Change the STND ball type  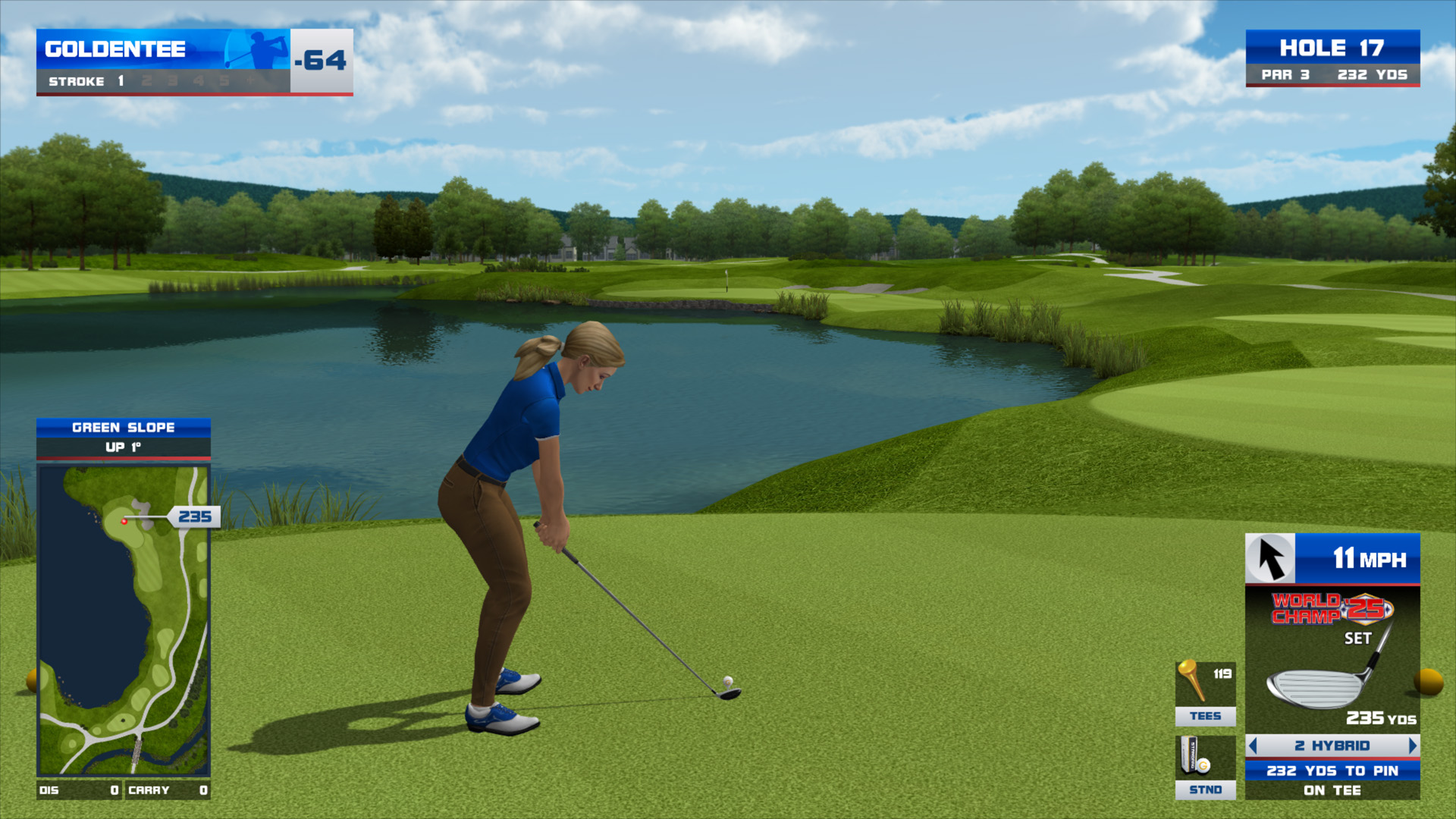1205,767
